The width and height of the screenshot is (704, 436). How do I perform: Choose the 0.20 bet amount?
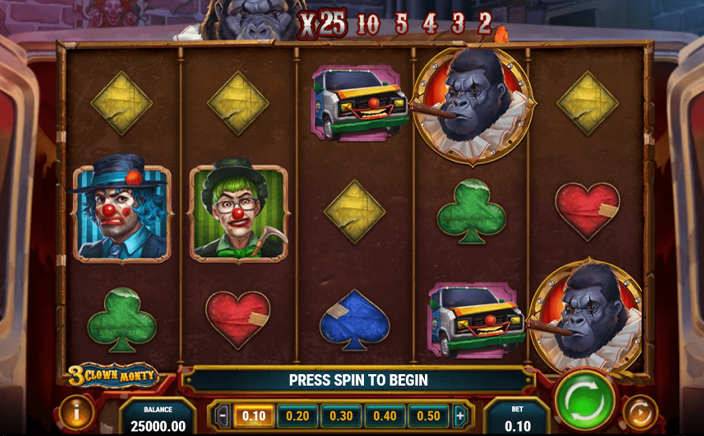(297, 416)
